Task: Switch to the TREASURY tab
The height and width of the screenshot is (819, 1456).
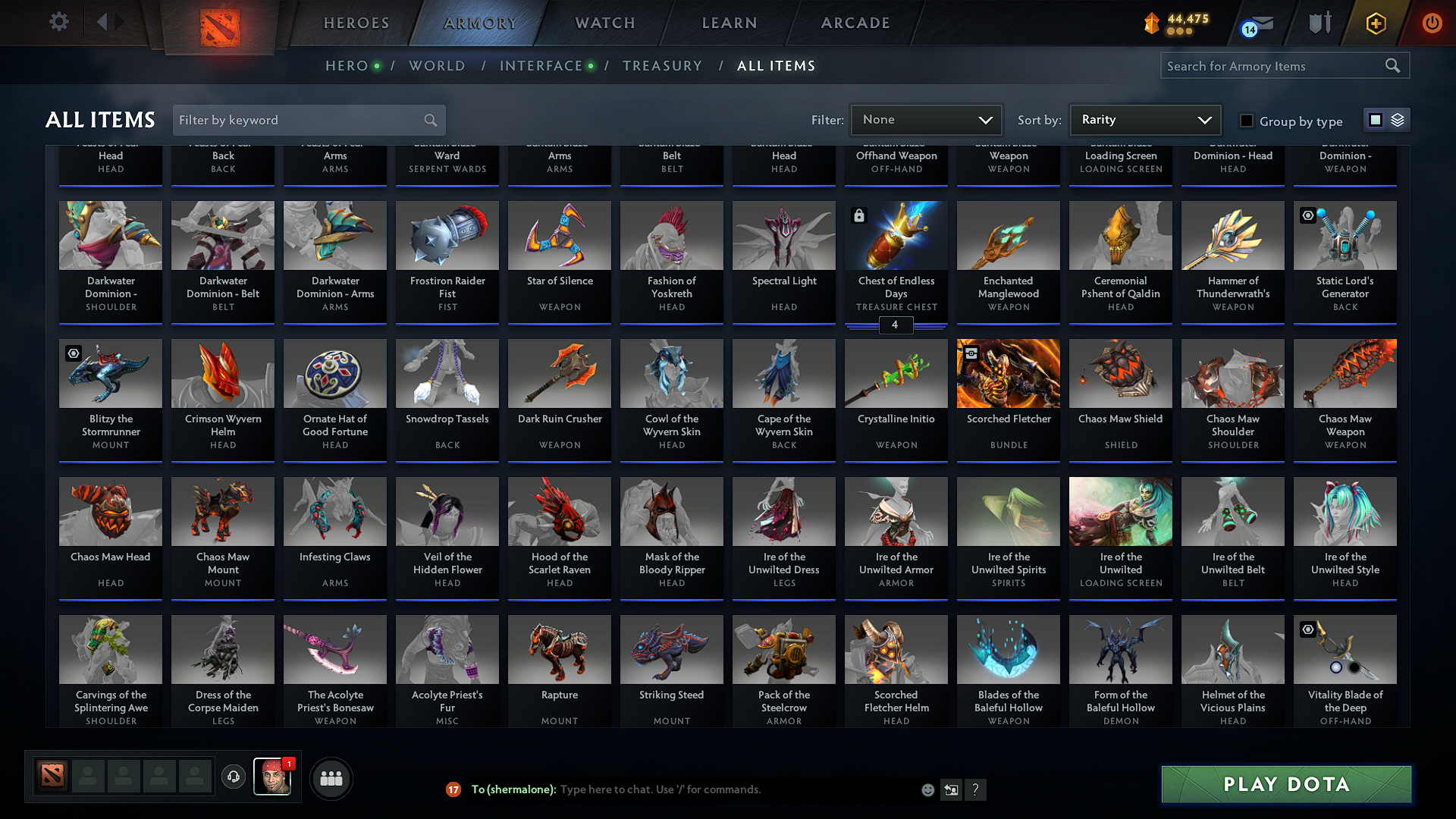Action: click(x=662, y=65)
